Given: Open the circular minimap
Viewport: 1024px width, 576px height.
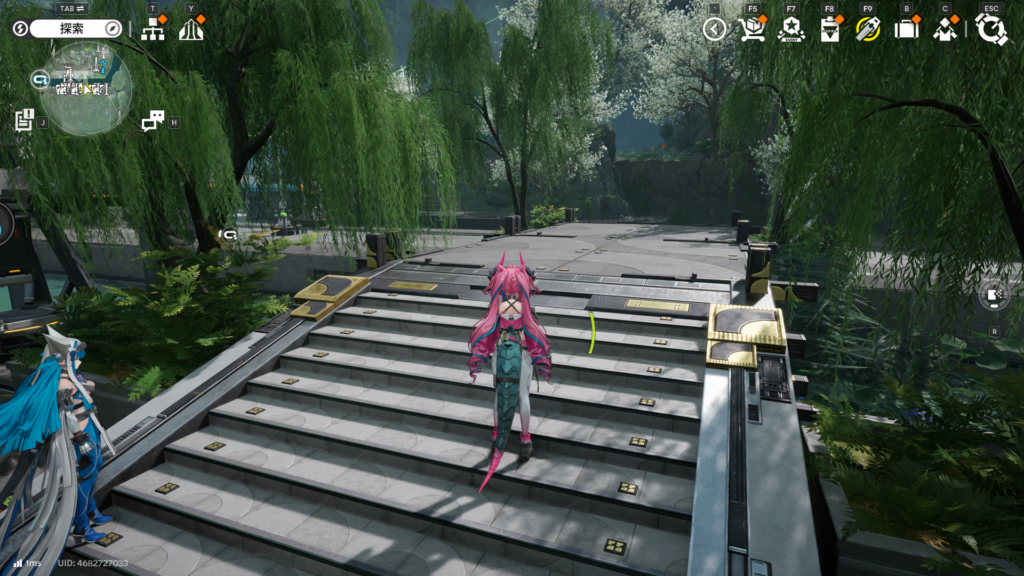Looking at the screenshot, I should (x=88, y=90).
